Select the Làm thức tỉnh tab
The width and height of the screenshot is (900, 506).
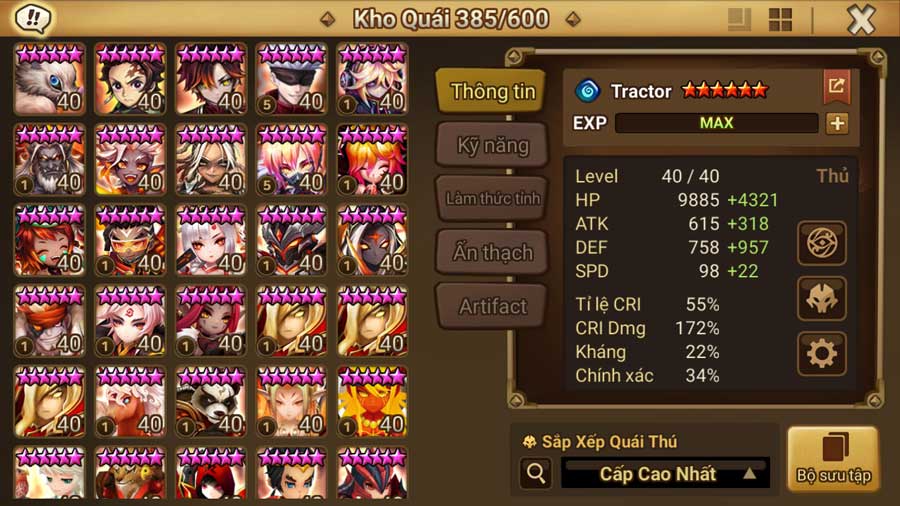(492, 198)
